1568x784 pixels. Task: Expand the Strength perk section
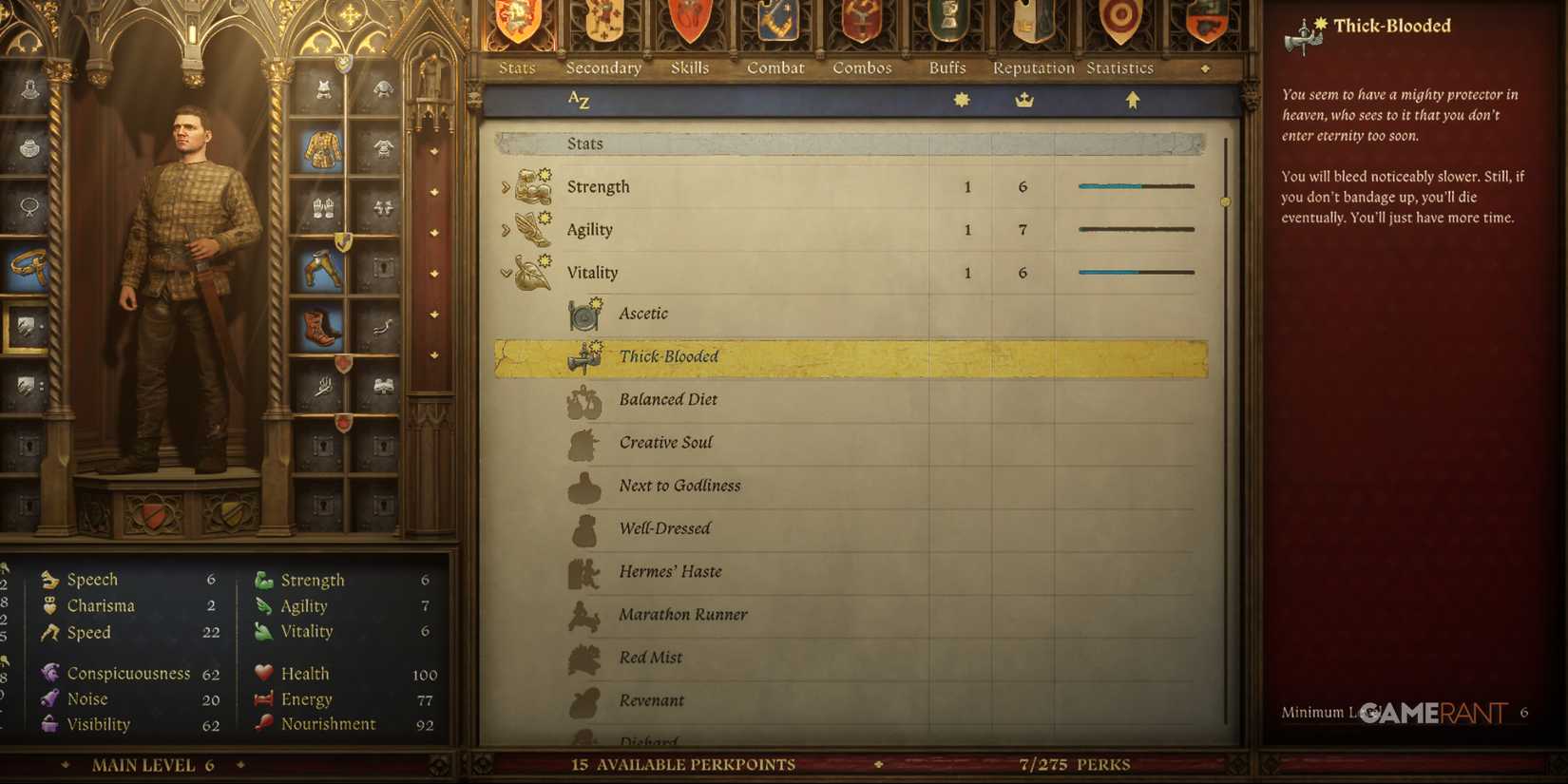505,186
